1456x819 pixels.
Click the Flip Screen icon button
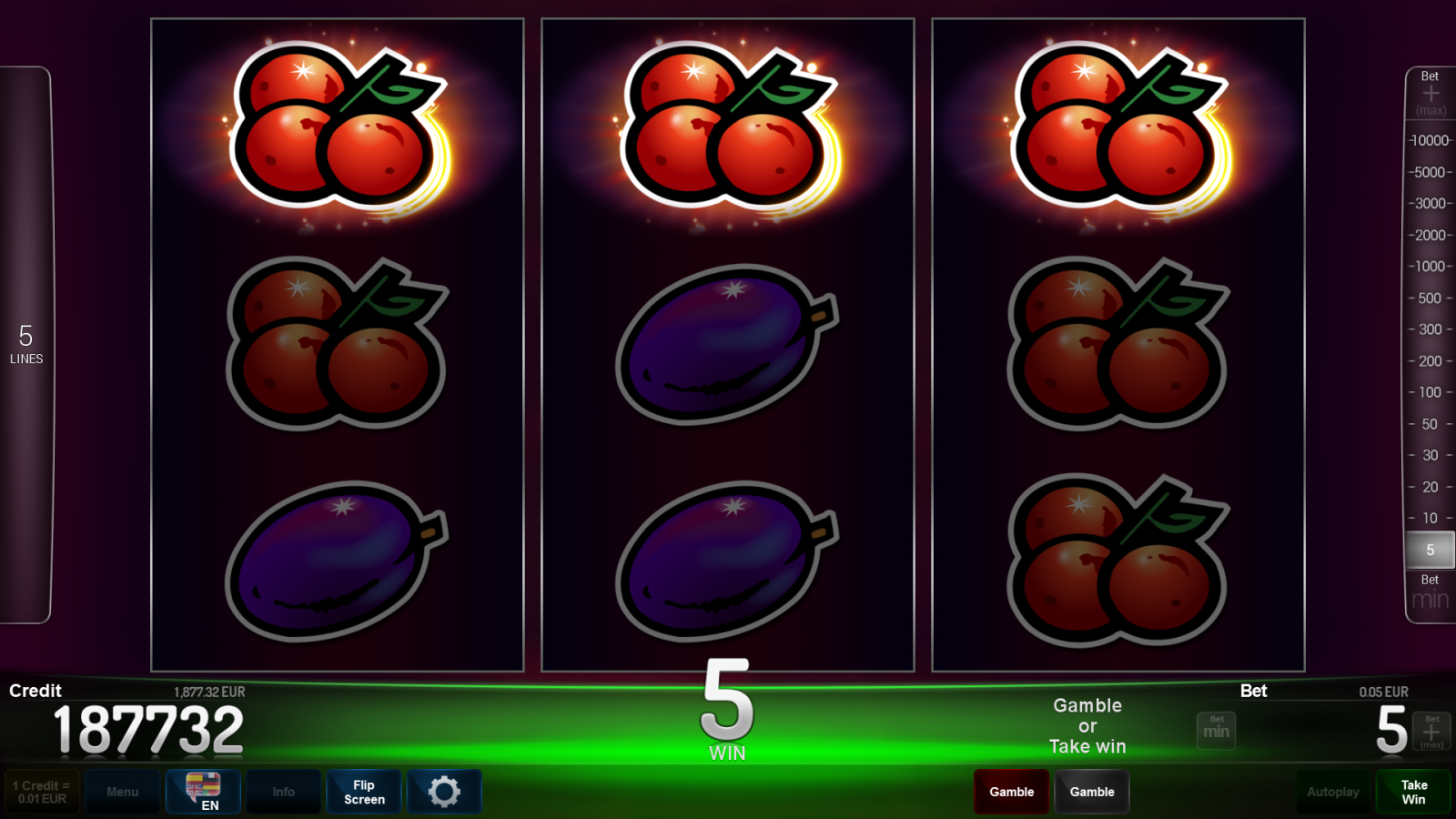(363, 792)
